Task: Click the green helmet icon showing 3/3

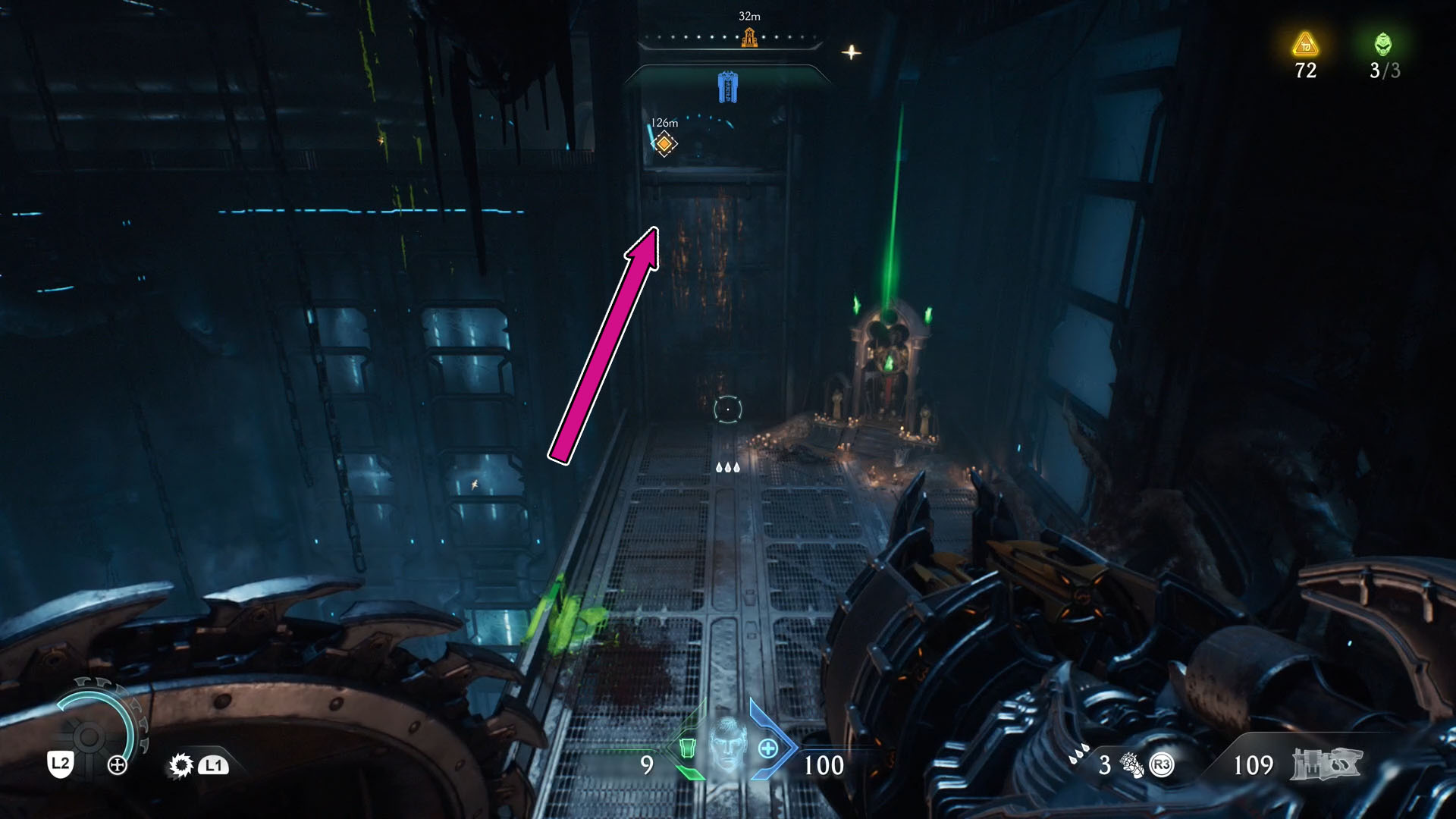Action: point(1382,43)
